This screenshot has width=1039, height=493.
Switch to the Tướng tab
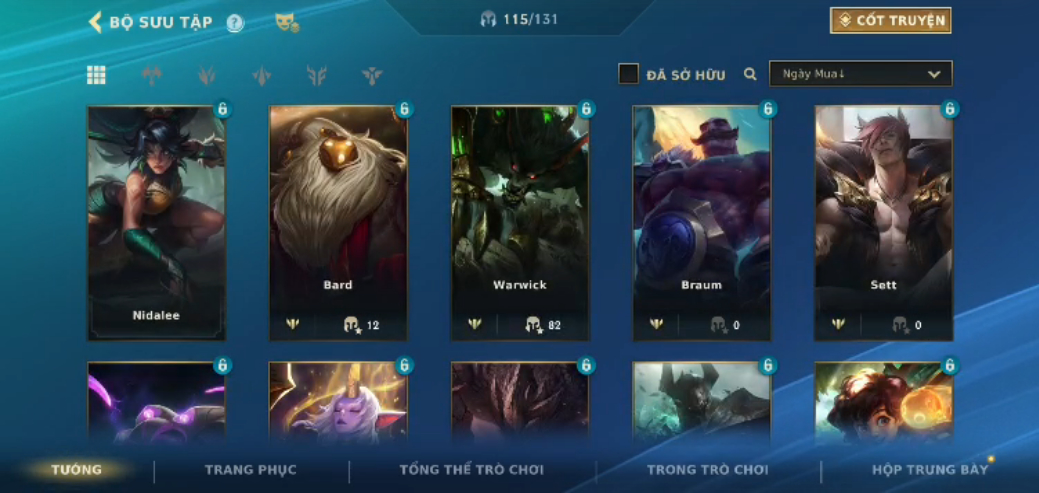coord(77,470)
